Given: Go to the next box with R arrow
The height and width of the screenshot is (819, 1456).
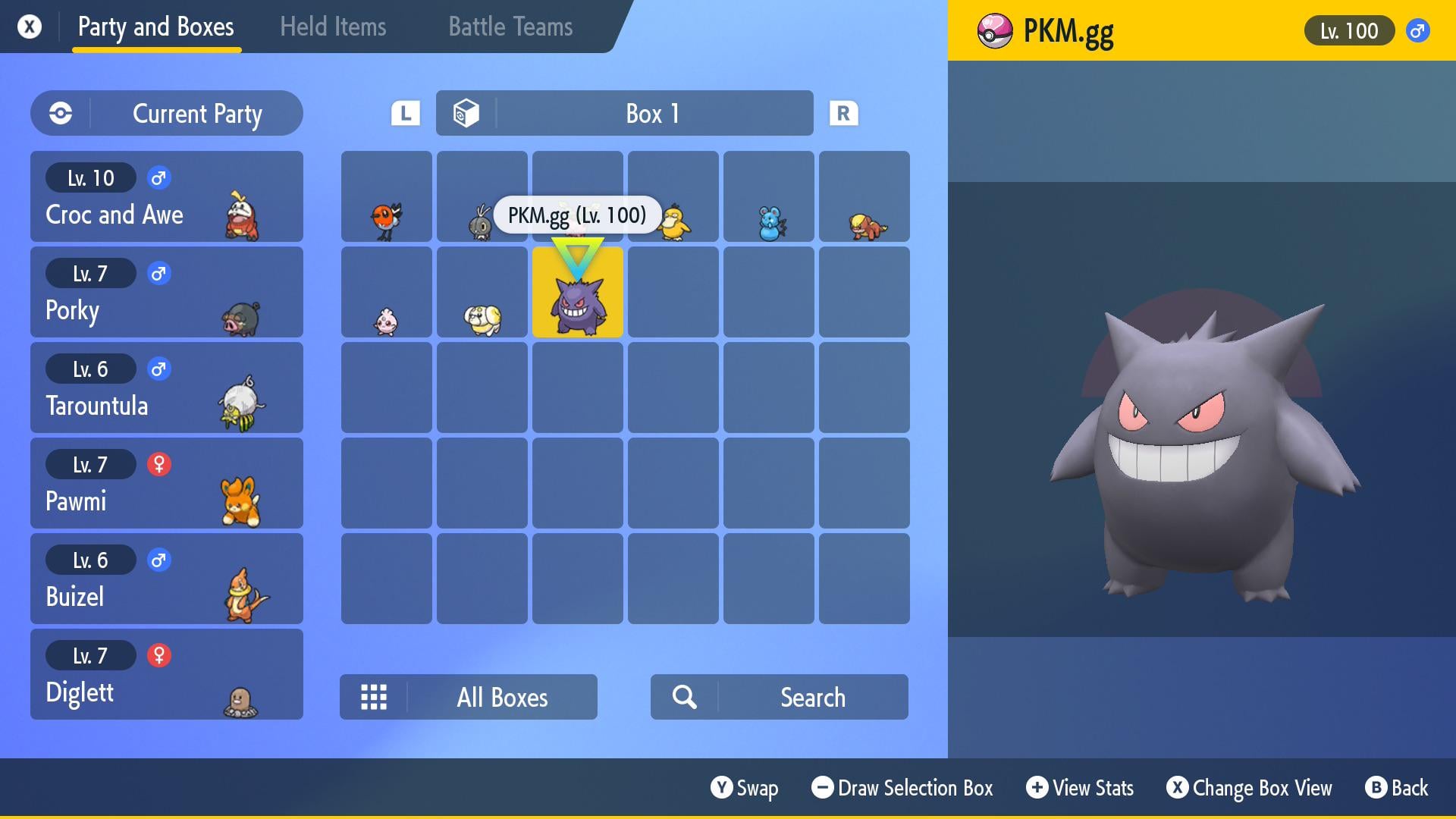Looking at the screenshot, I should pos(843,114).
